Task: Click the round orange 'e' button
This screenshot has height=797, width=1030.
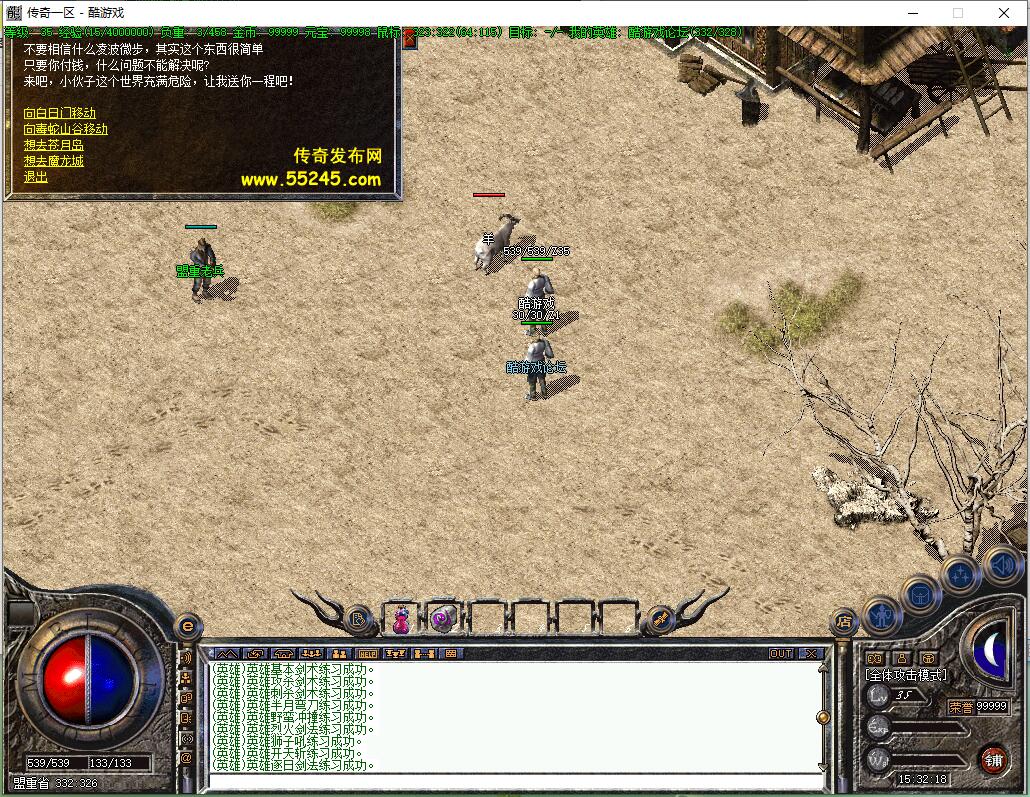Action: click(x=186, y=626)
